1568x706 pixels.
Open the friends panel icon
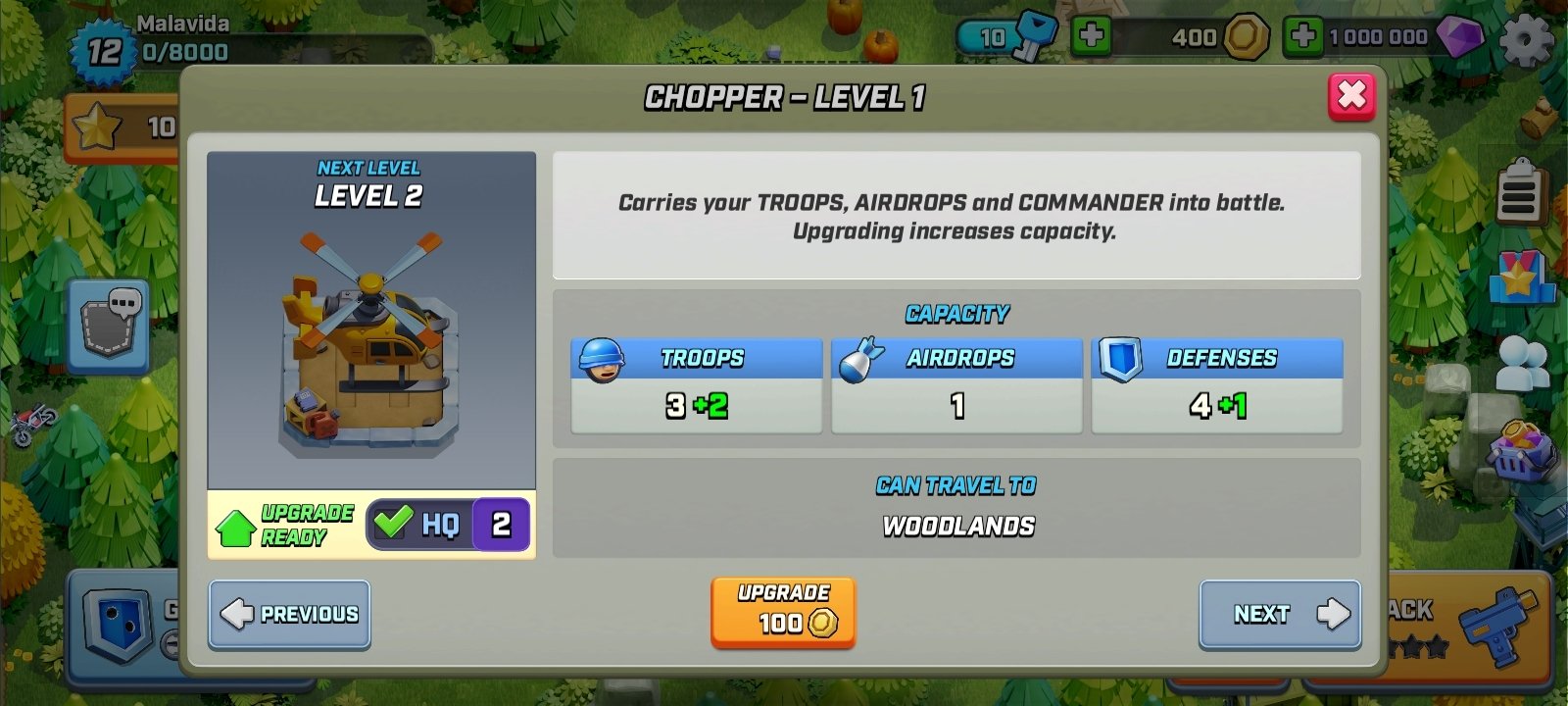(1520, 364)
